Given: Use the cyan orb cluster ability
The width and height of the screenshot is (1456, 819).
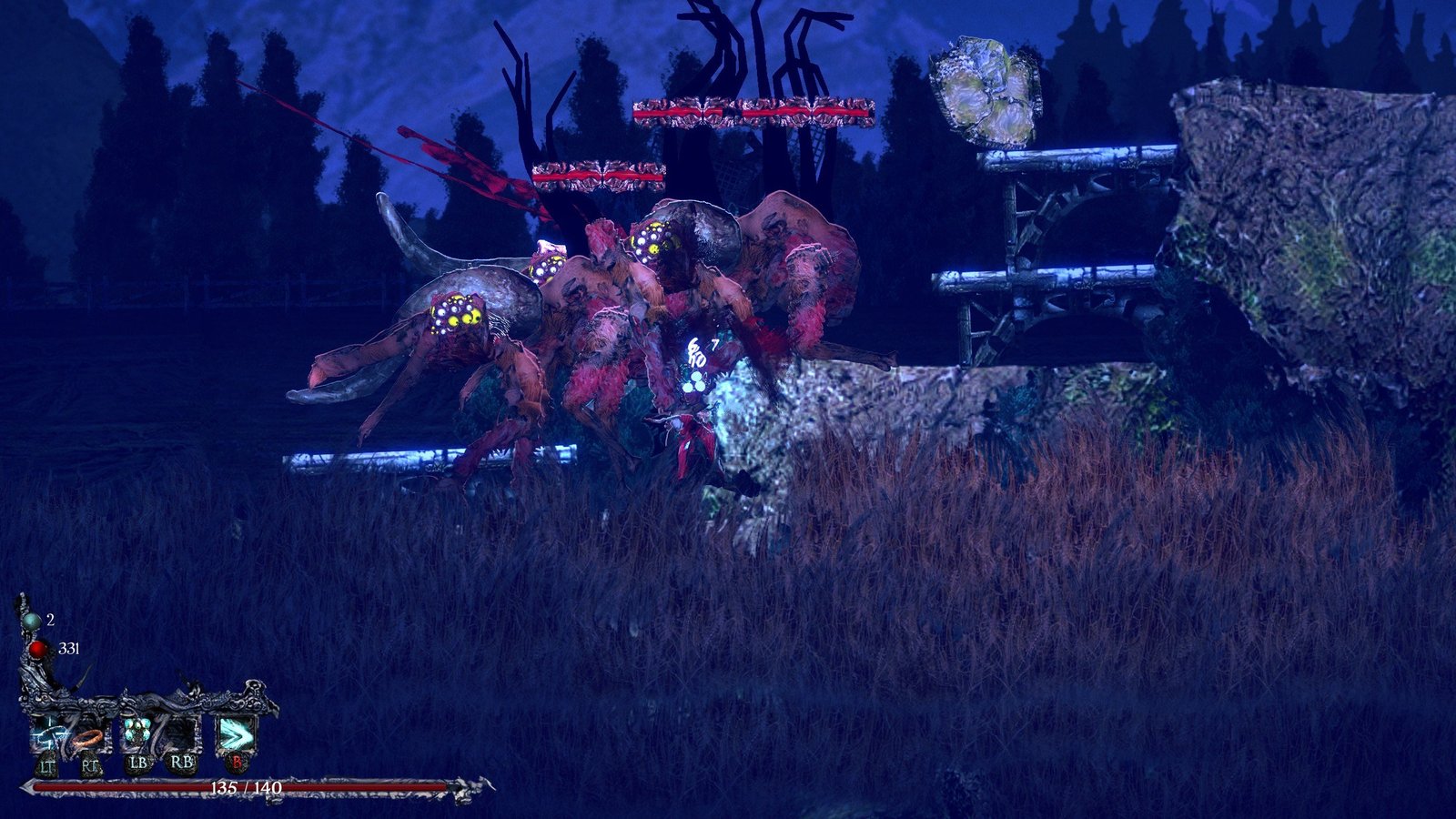Looking at the screenshot, I should (136, 733).
